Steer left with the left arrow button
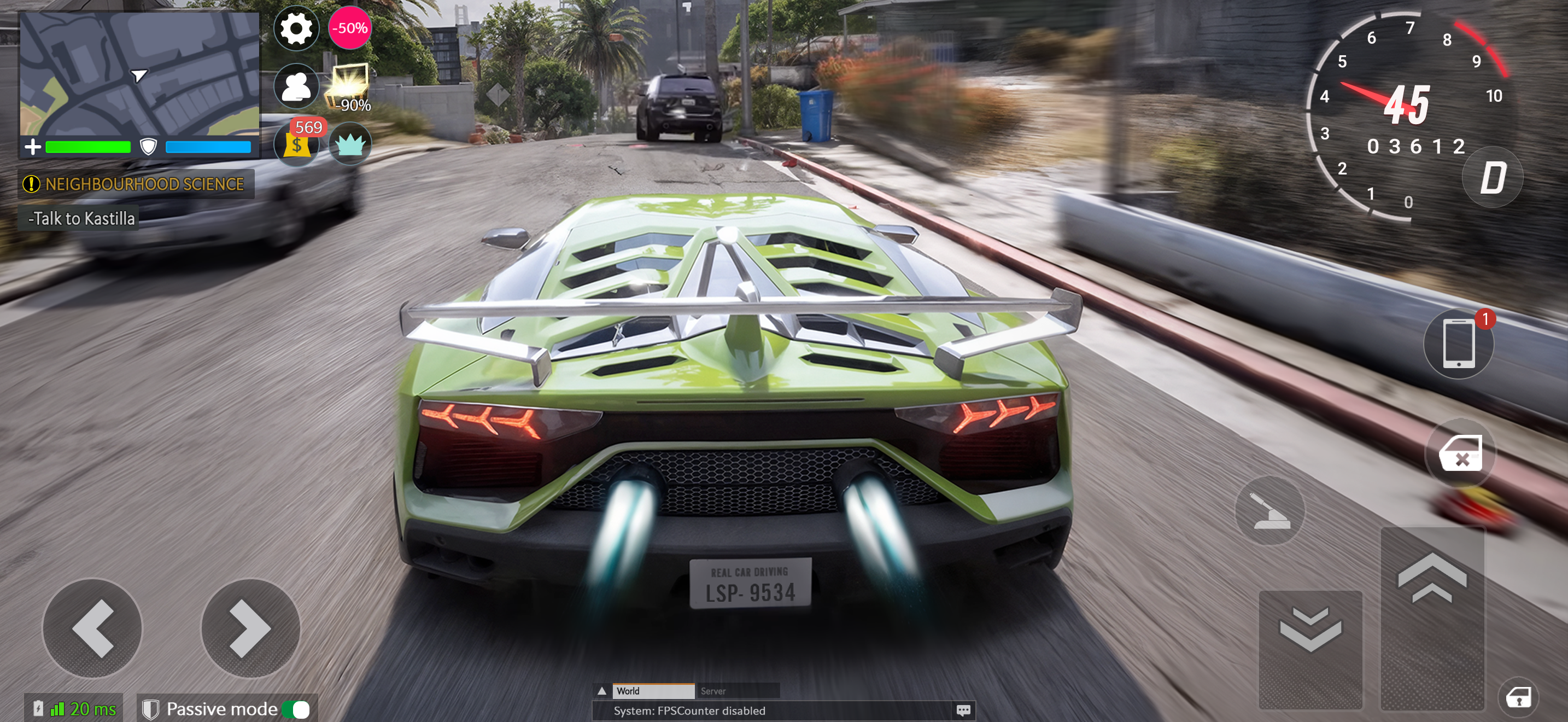This screenshot has width=1568, height=722. click(92, 628)
